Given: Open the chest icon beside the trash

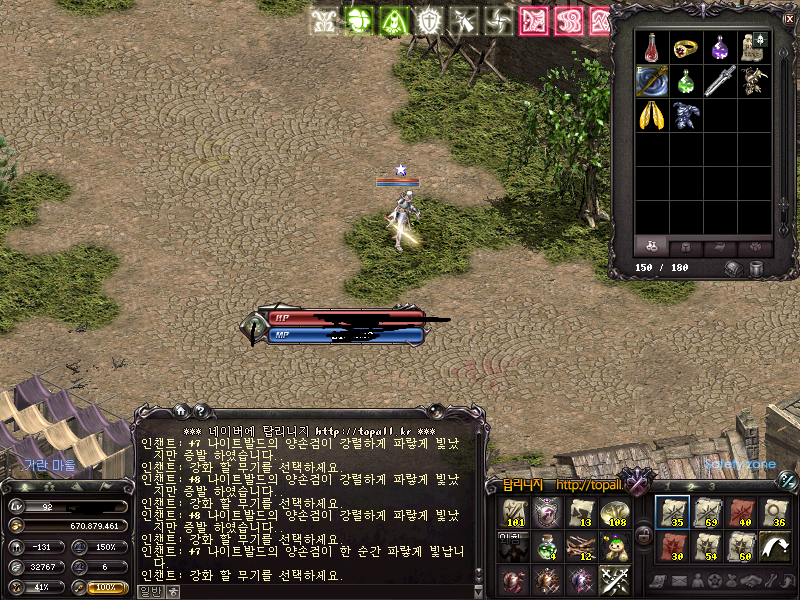Looking at the screenshot, I should tap(734, 268).
